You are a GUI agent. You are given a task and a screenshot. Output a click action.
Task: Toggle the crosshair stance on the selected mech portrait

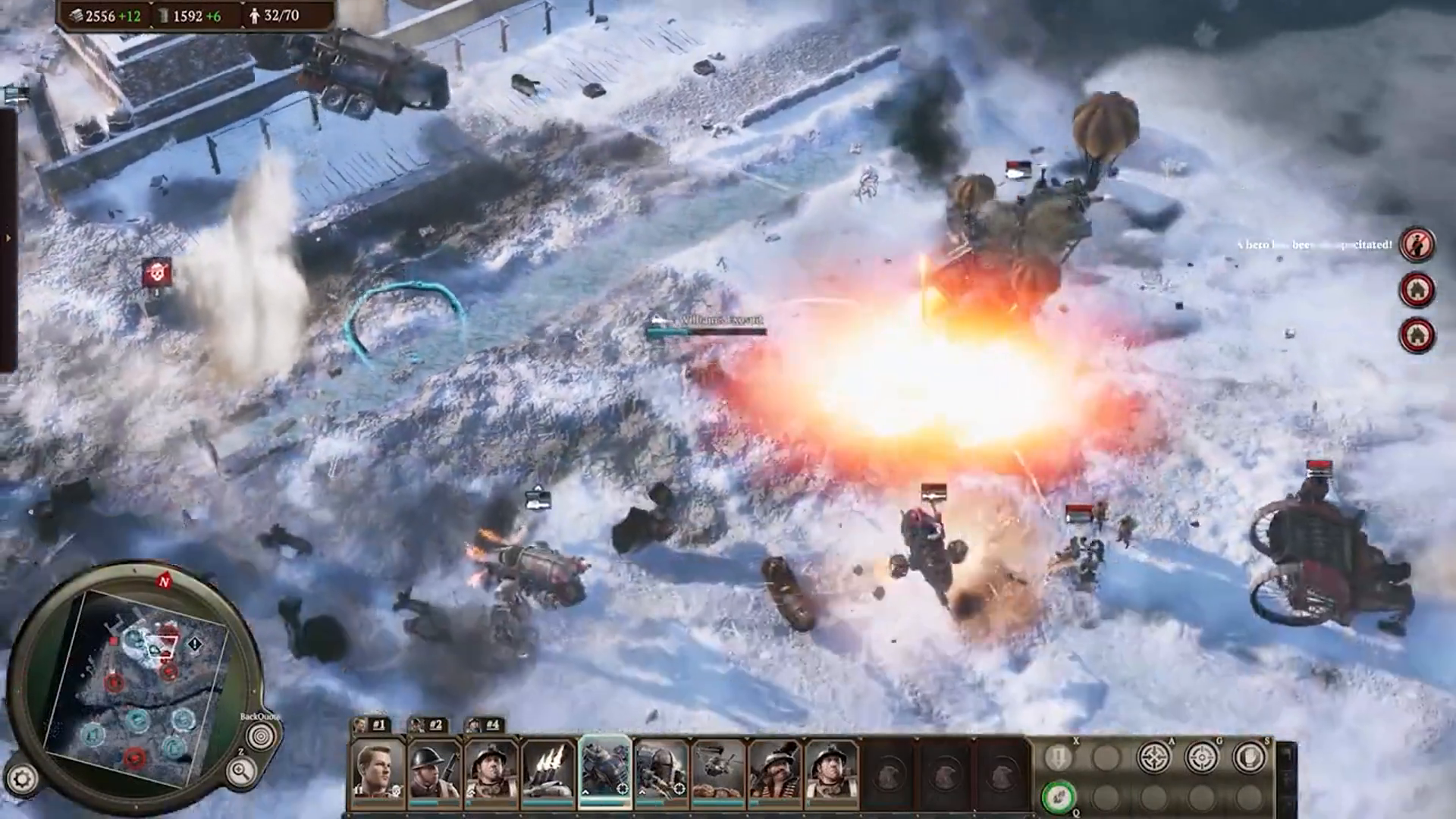point(622,789)
